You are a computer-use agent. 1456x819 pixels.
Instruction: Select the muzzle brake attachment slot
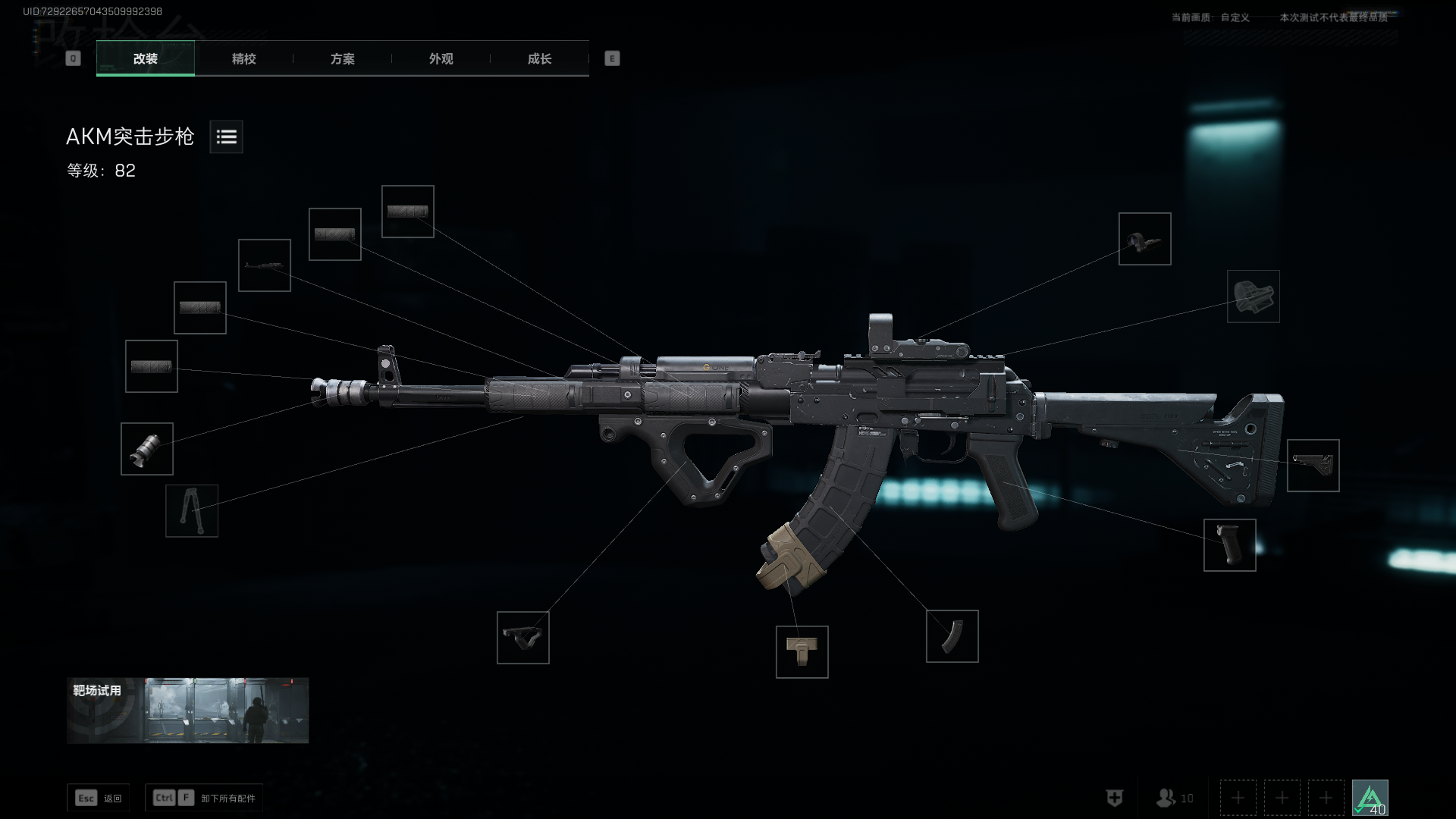pyautogui.click(x=147, y=449)
